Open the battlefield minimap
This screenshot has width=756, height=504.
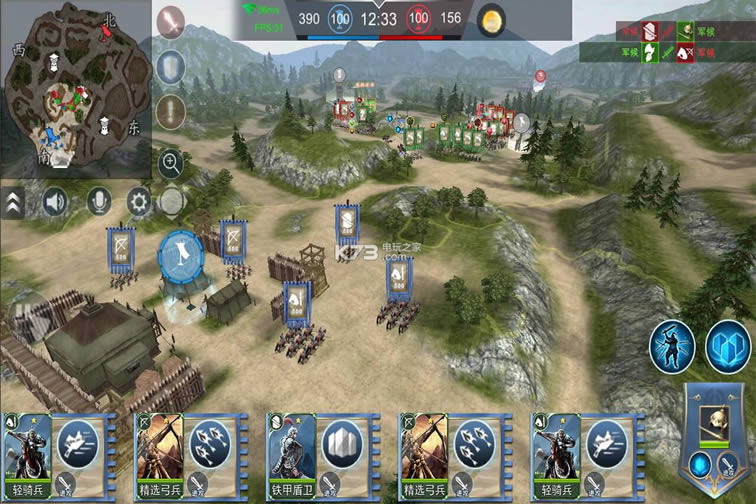point(75,83)
